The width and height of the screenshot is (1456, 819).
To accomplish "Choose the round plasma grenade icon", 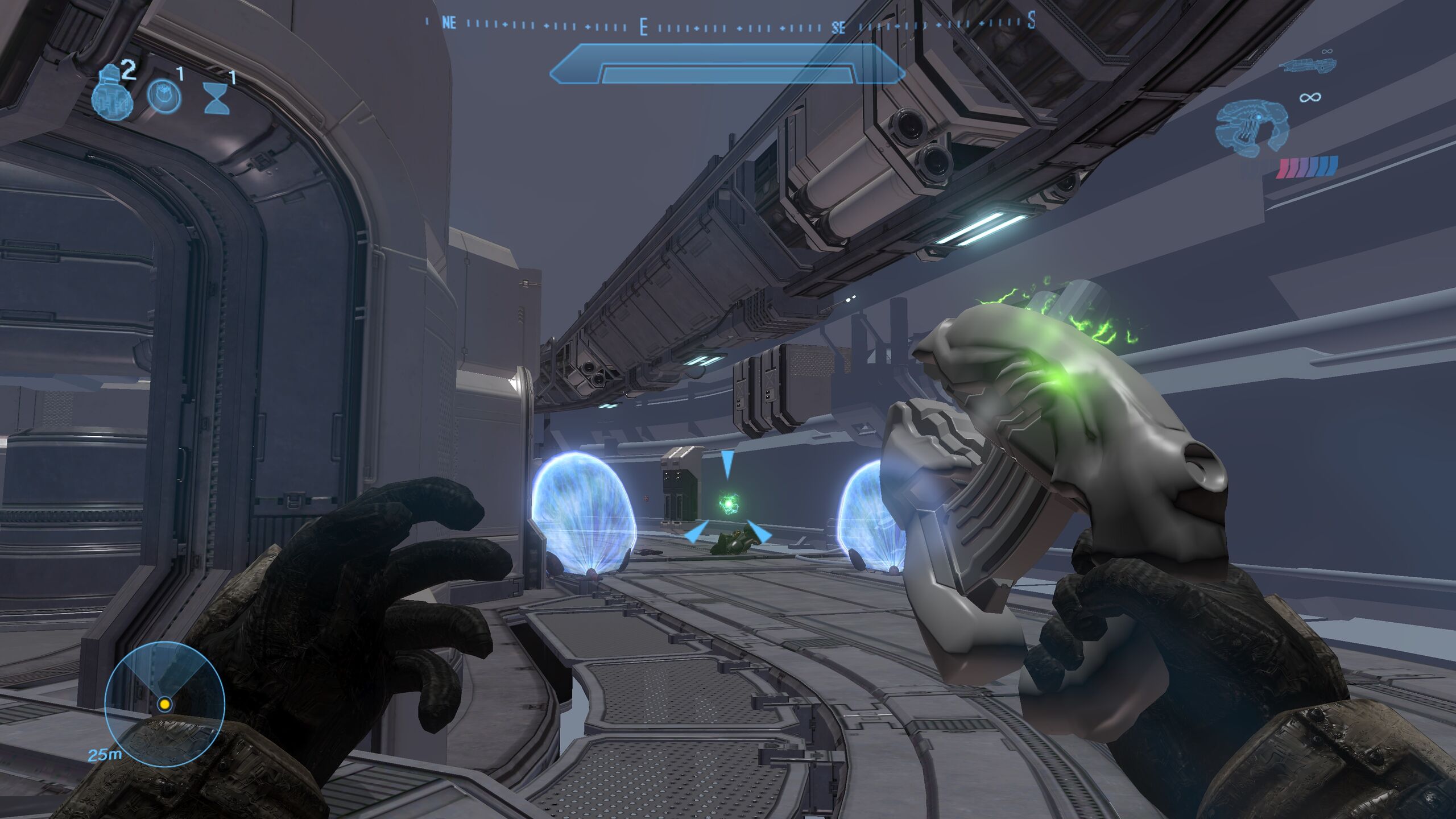I will (164, 95).
